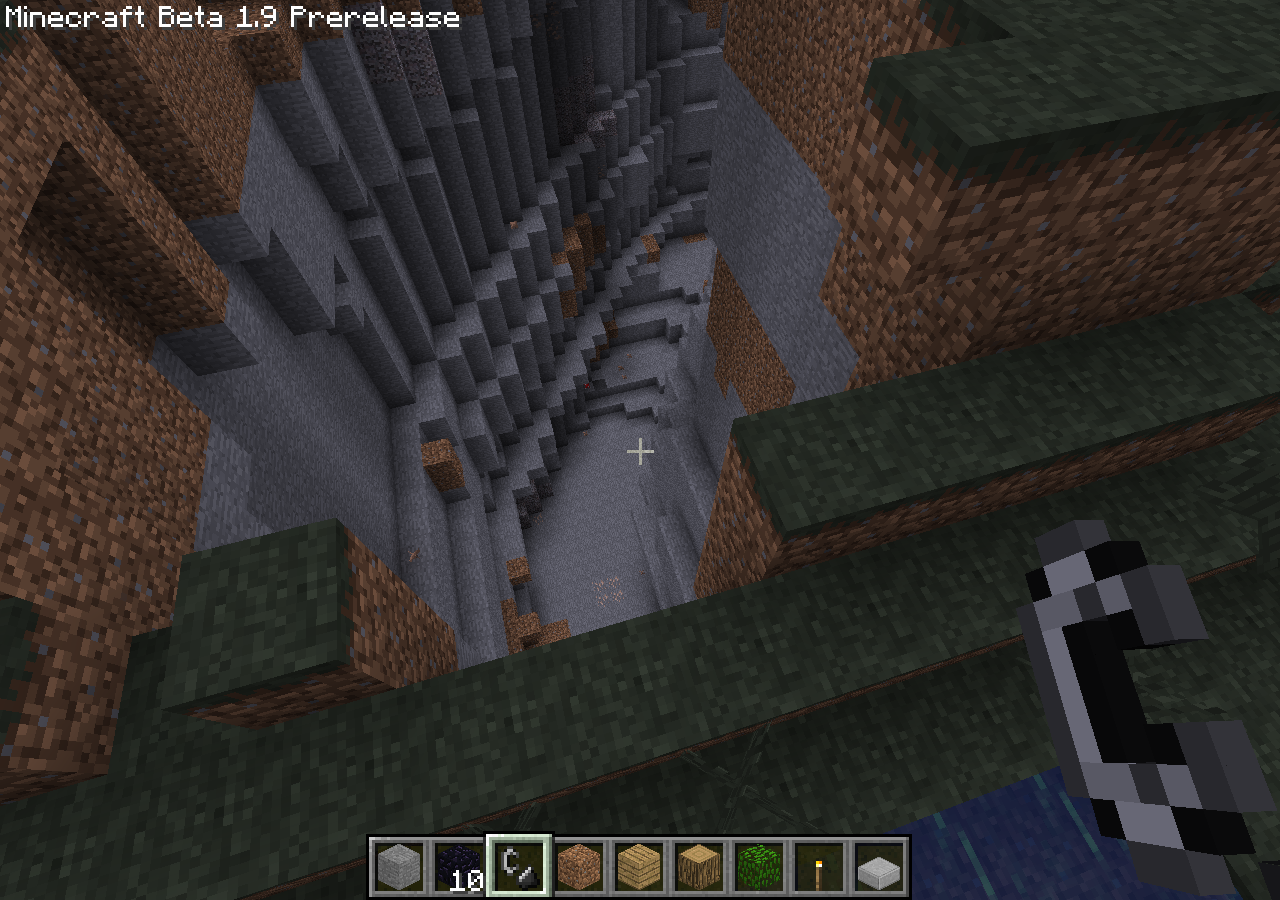1280x900 pixels.
Task: Select the stone slab hotbar slot
Action: pos(879,866)
